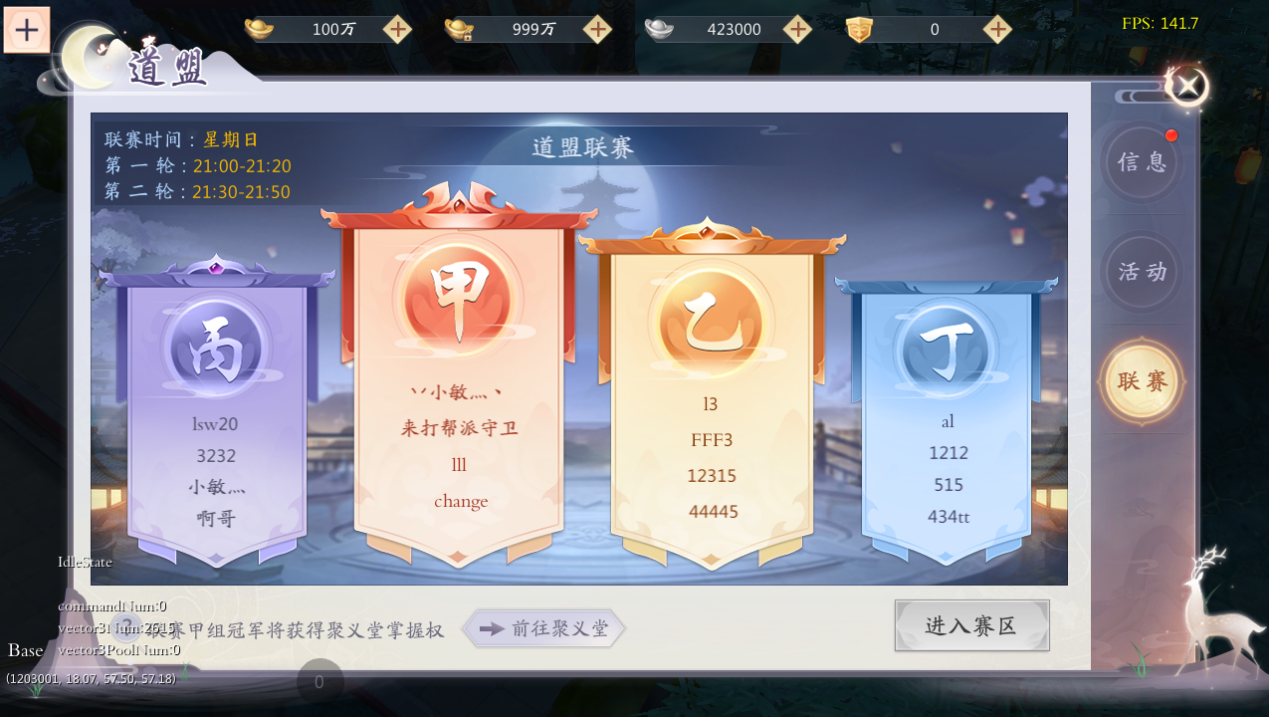Click the 进入赛区 button

(971, 626)
